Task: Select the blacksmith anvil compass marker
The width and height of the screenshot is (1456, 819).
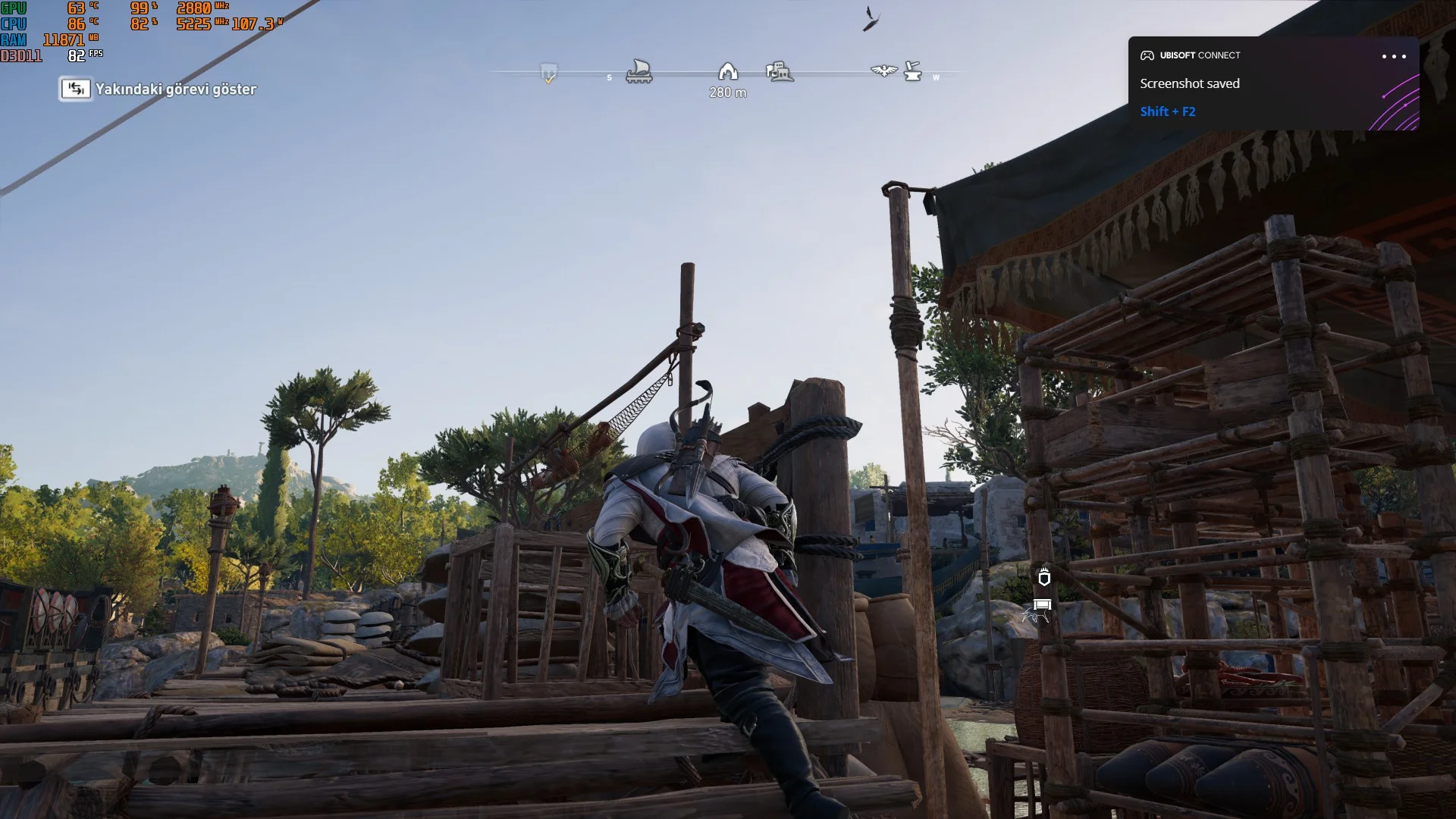Action: tap(913, 72)
